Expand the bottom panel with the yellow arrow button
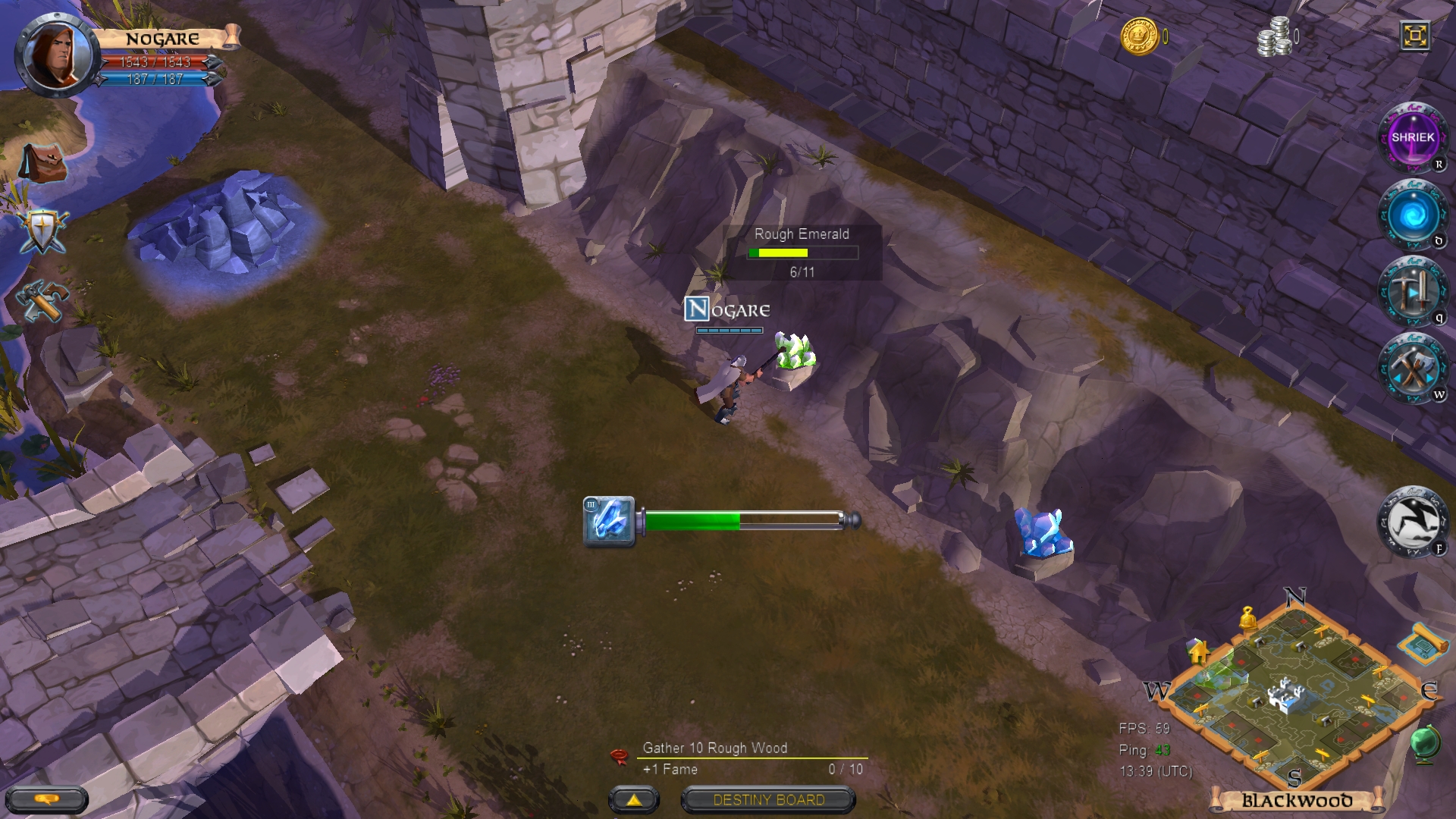 click(634, 799)
